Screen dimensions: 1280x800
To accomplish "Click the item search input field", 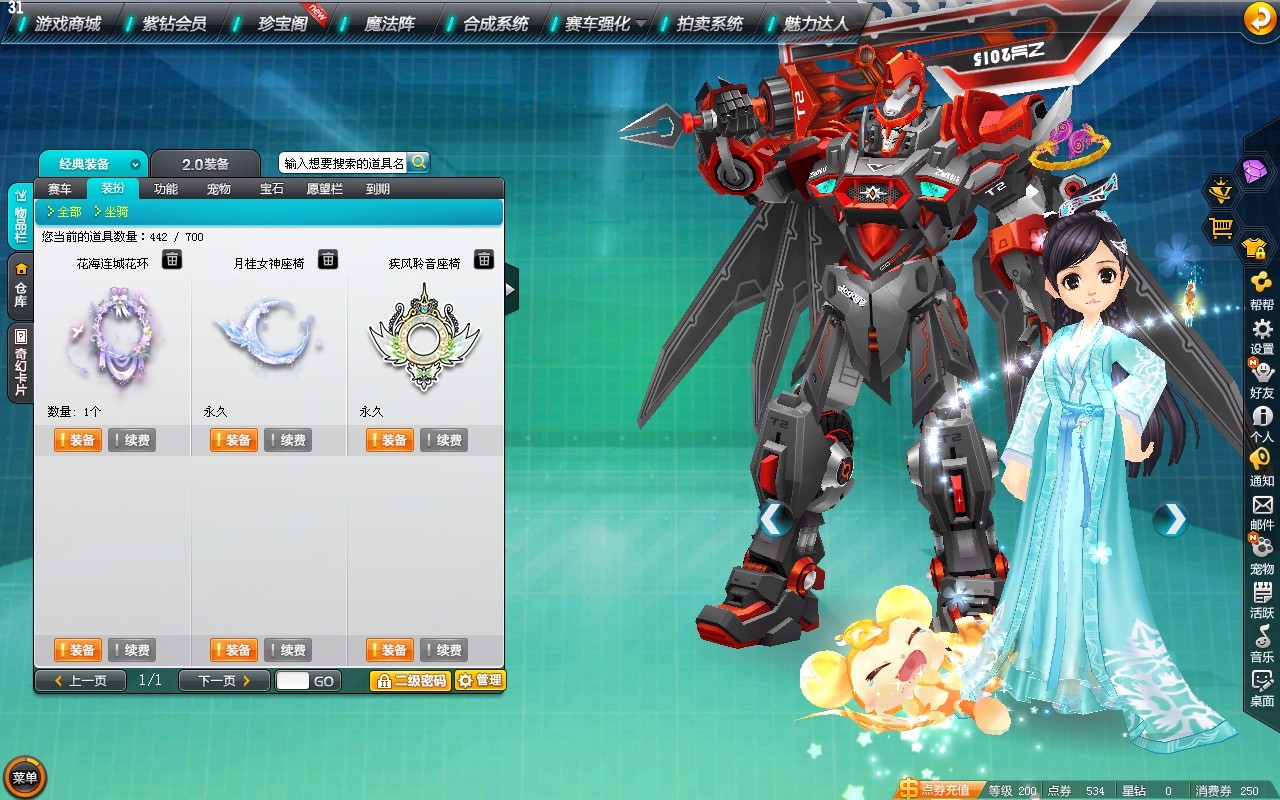I will click(x=343, y=163).
